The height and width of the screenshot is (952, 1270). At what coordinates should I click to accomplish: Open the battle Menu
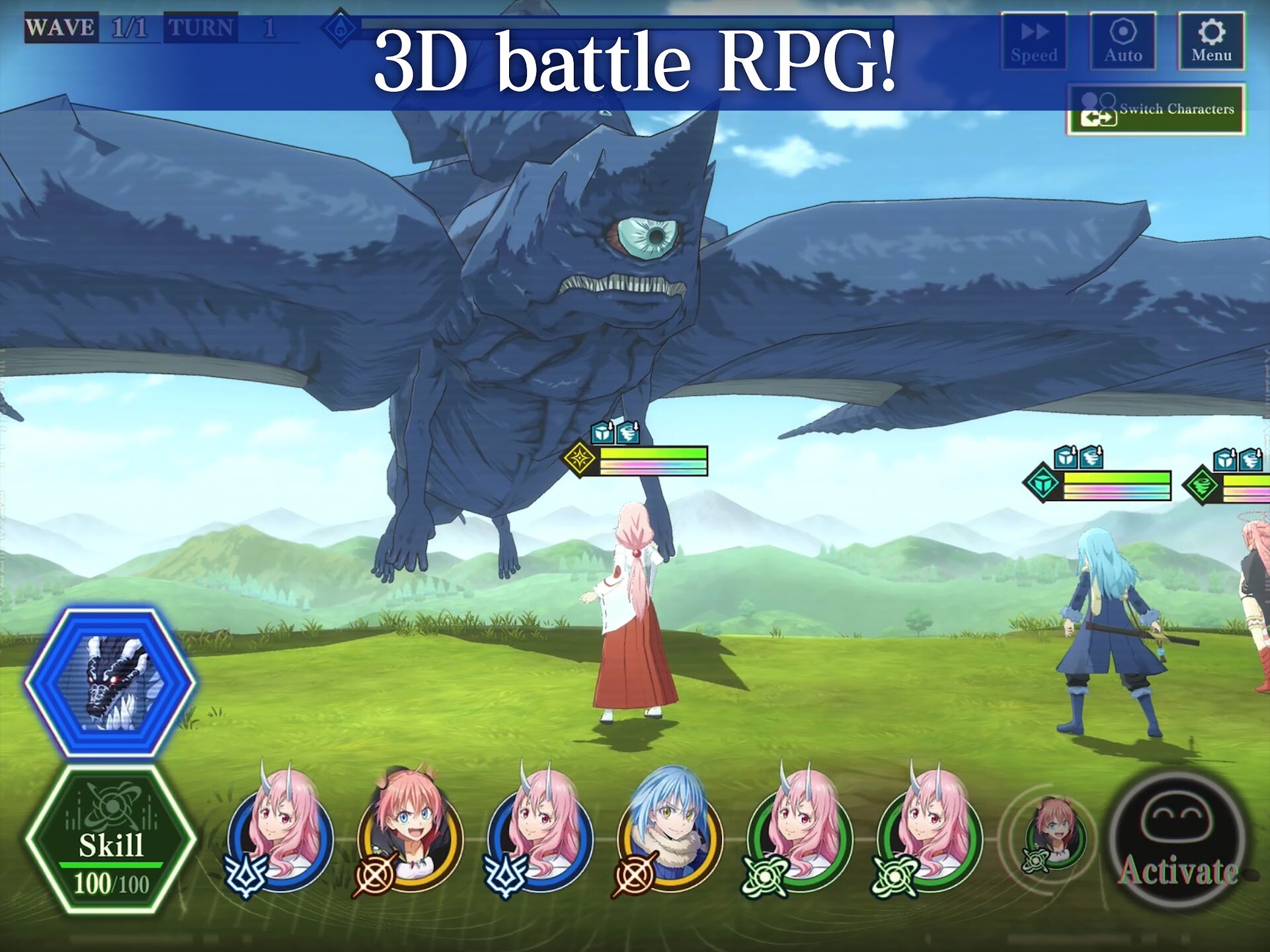coord(1211,41)
